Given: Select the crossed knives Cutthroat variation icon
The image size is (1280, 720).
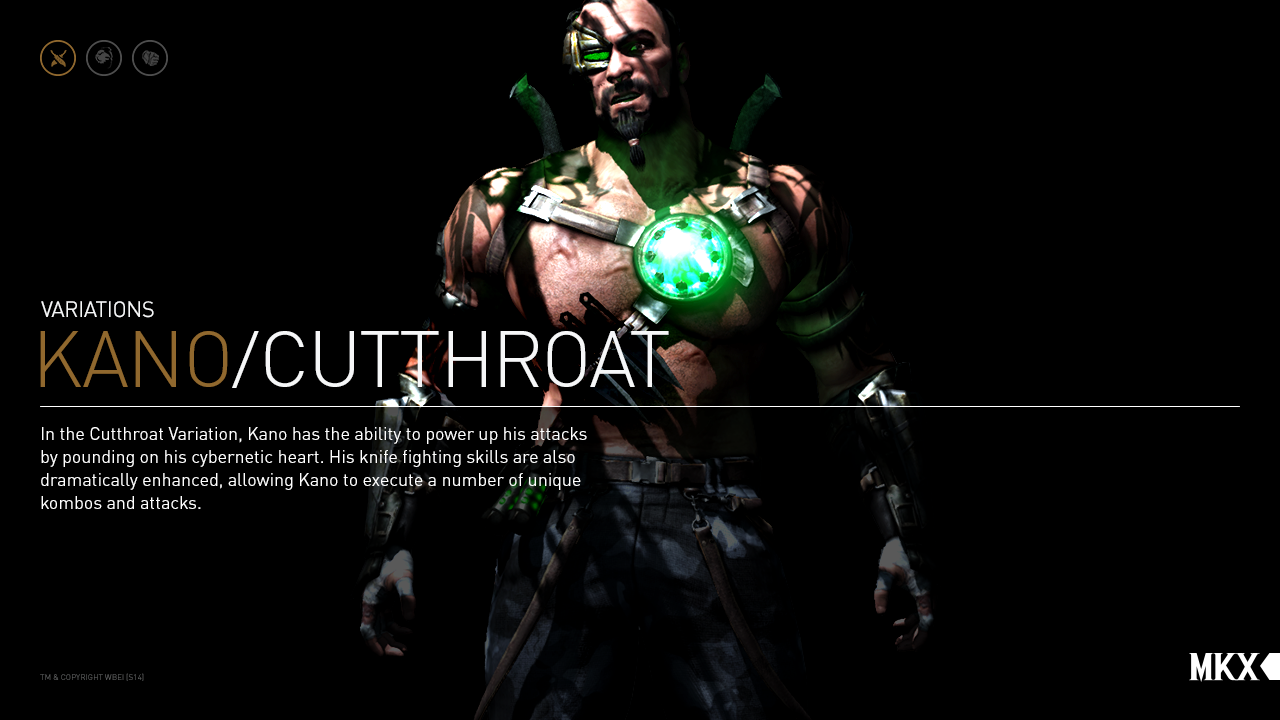Looking at the screenshot, I should (x=58, y=58).
